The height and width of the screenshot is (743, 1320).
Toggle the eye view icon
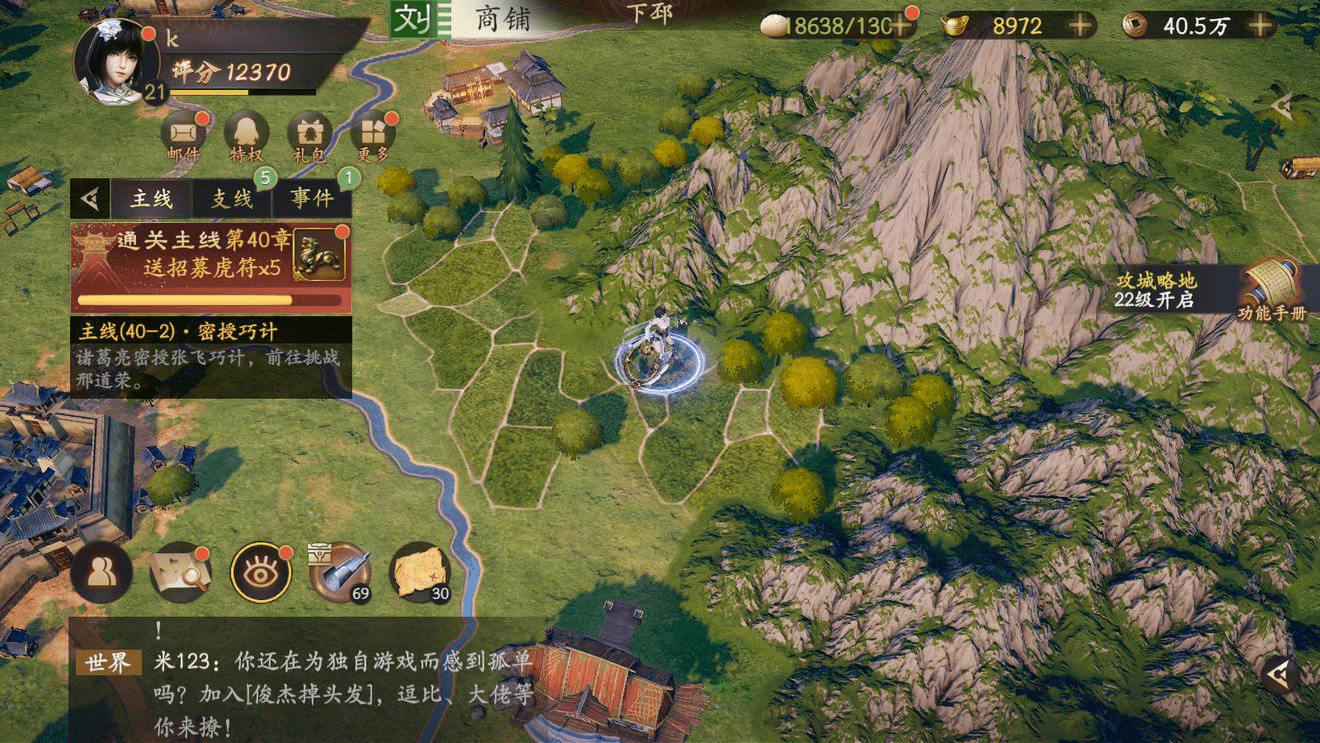click(x=261, y=572)
